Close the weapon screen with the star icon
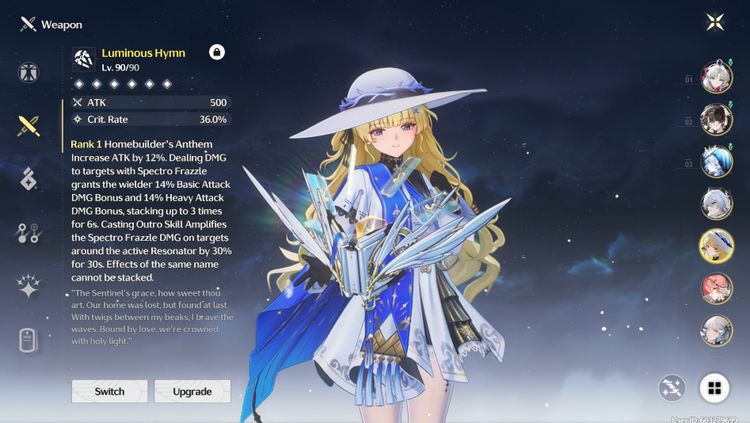Screen dimensions: 750x423 tap(715, 22)
